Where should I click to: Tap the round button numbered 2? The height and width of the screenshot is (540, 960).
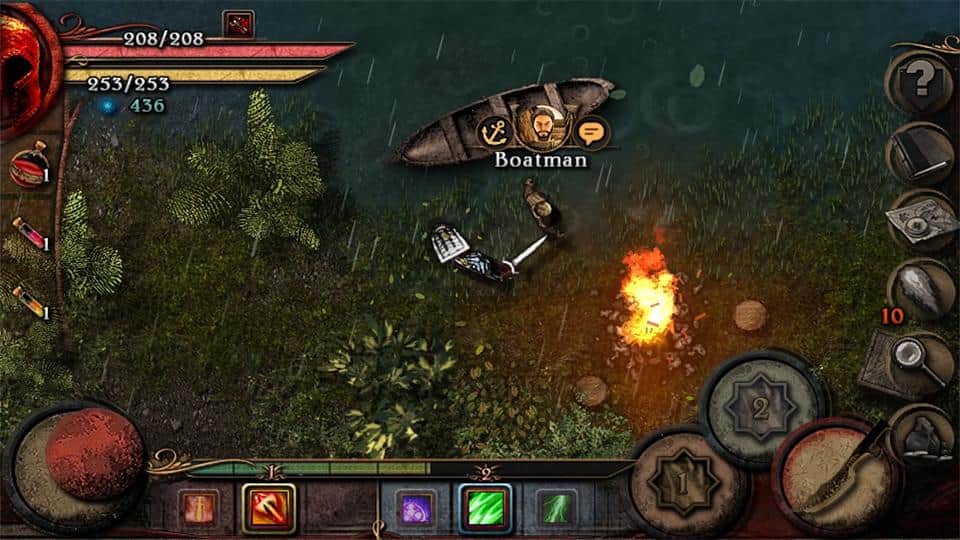click(x=760, y=407)
